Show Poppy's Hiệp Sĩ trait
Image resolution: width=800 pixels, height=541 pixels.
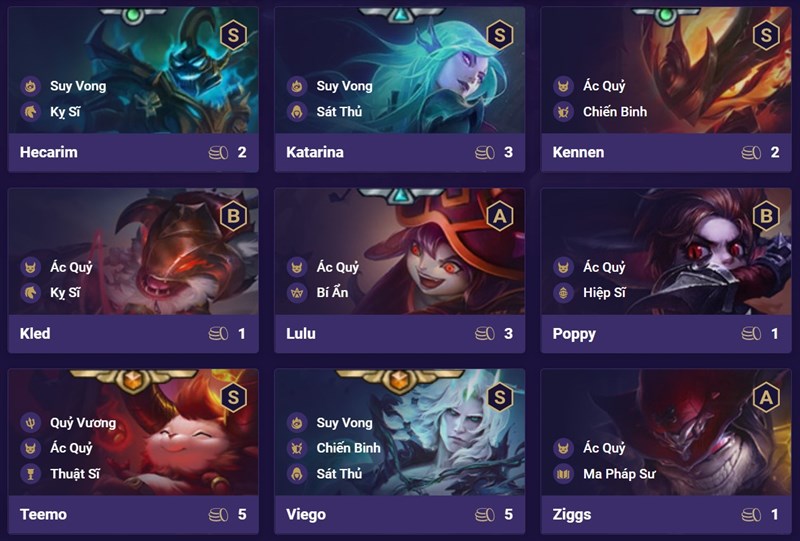click(604, 292)
